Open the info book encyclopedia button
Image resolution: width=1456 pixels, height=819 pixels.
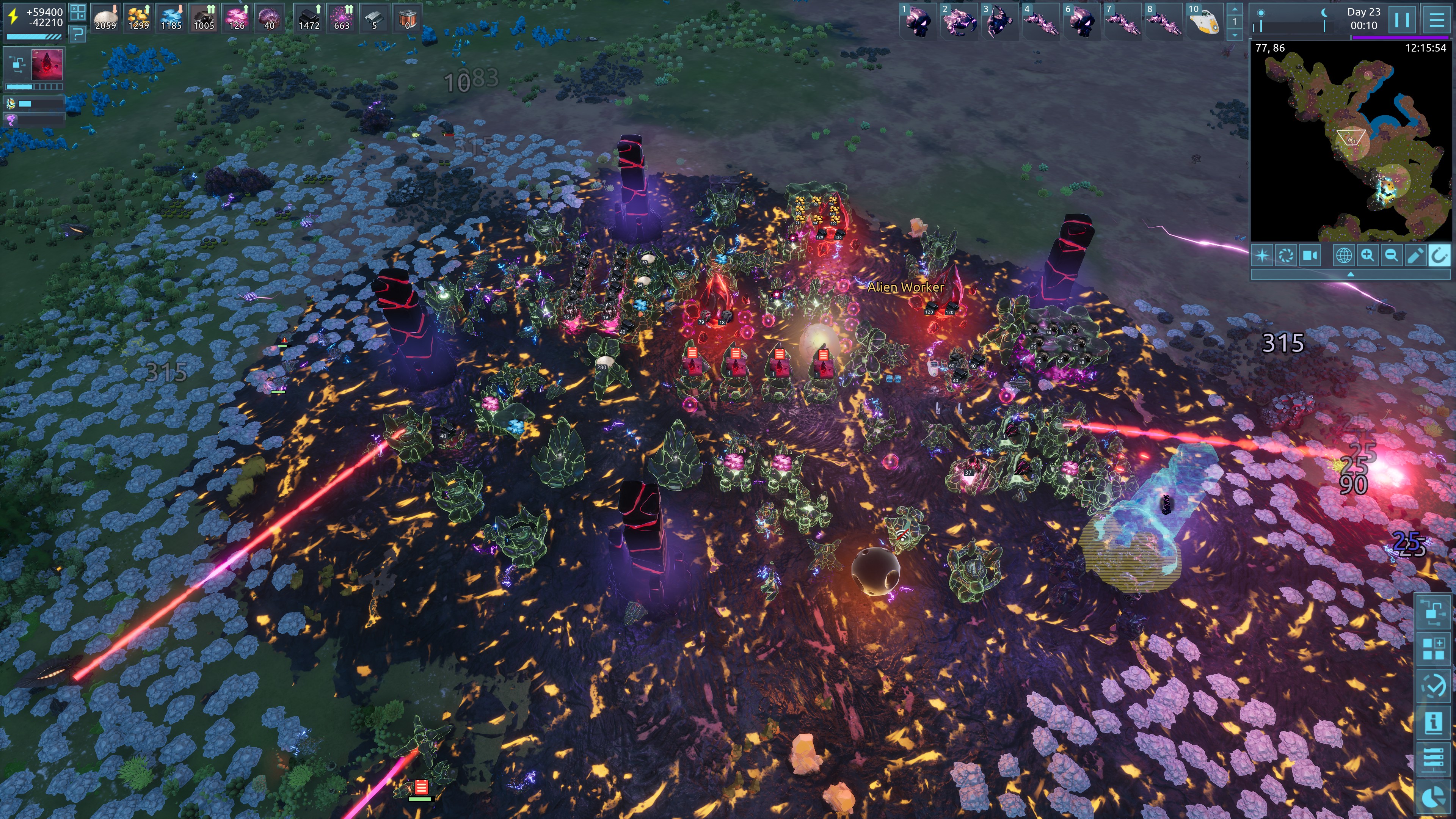click(1433, 722)
